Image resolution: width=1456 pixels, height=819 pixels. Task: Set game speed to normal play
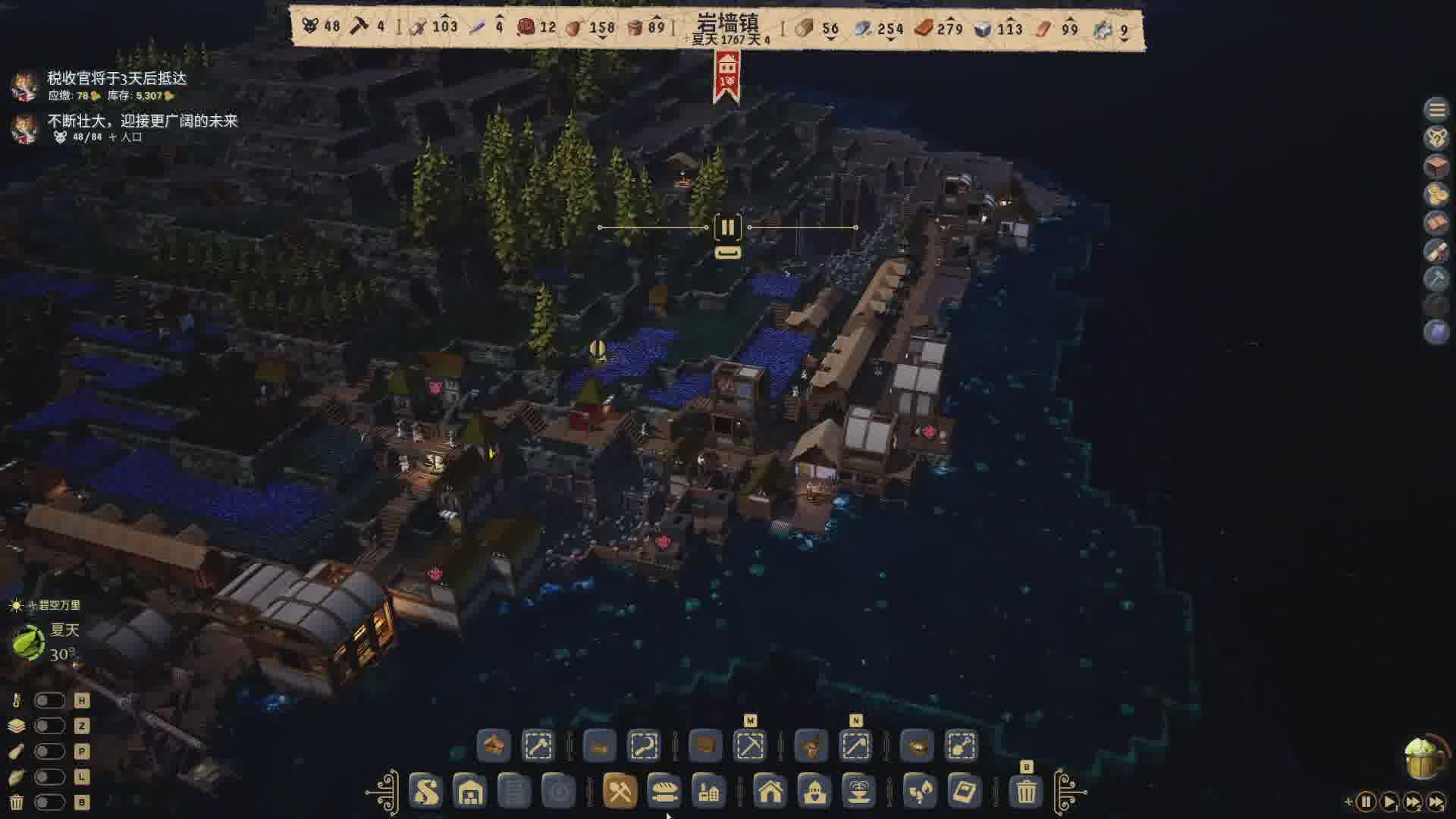(x=1389, y=802)
